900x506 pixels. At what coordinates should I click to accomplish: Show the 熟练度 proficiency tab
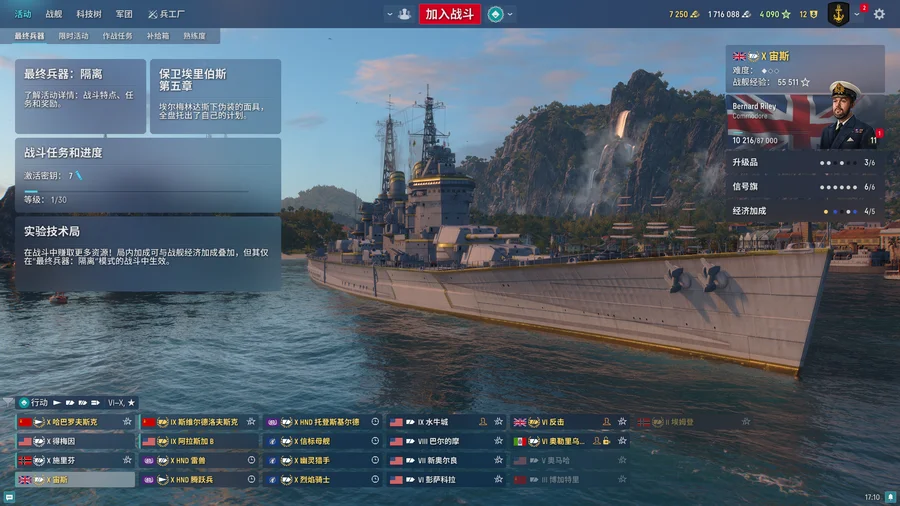tap(194, 36)
